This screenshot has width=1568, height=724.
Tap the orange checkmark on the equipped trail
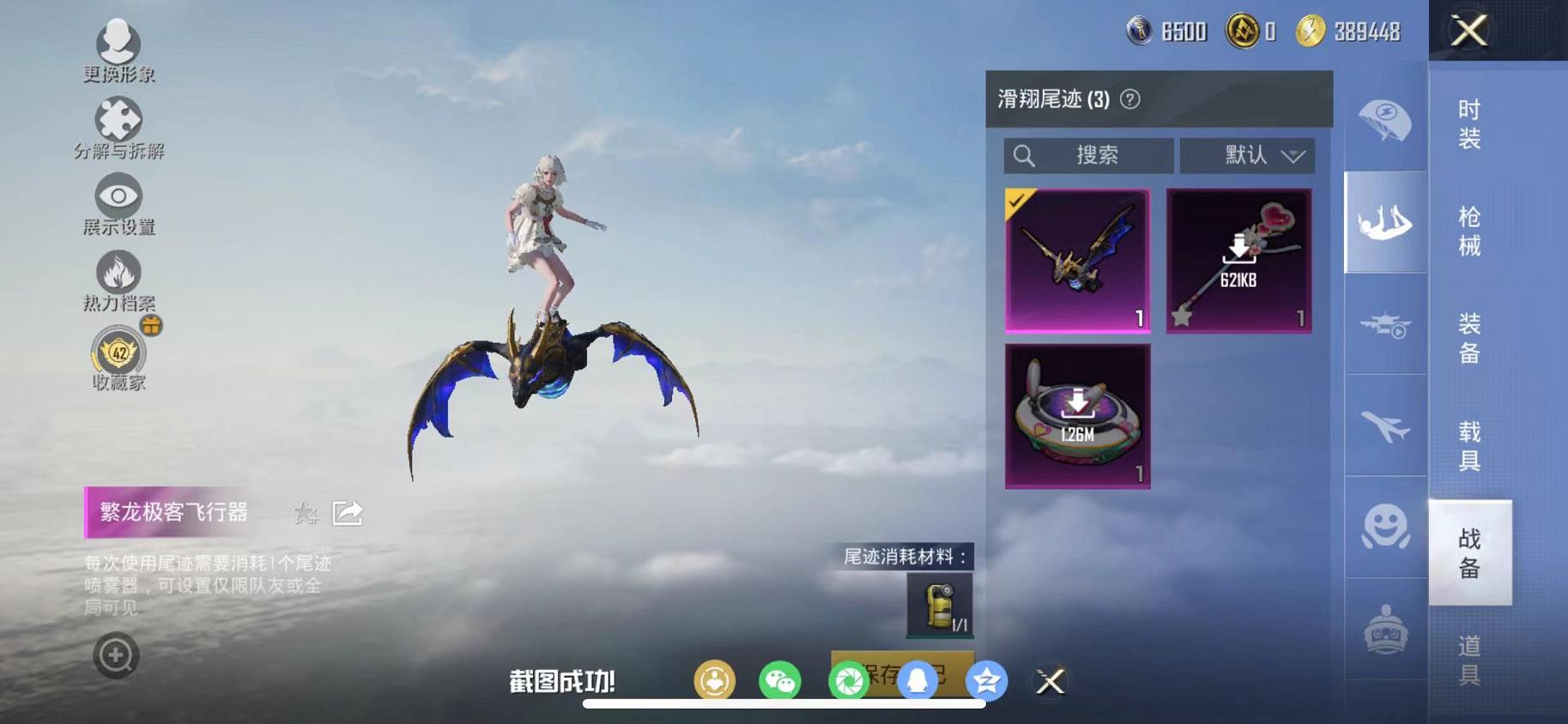click(x=1016, y=201)
